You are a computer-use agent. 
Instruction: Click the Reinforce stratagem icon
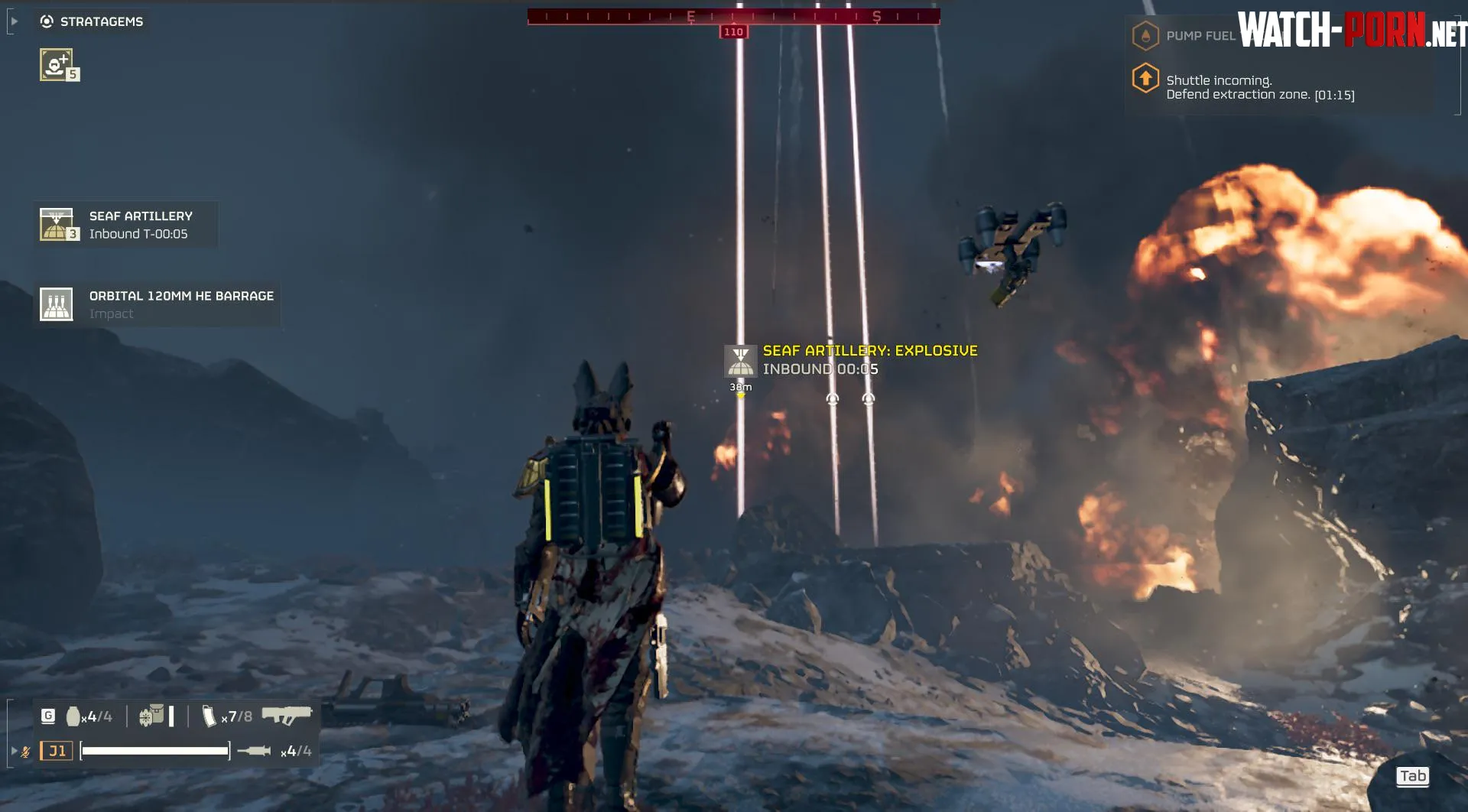[x=57, y=64]
